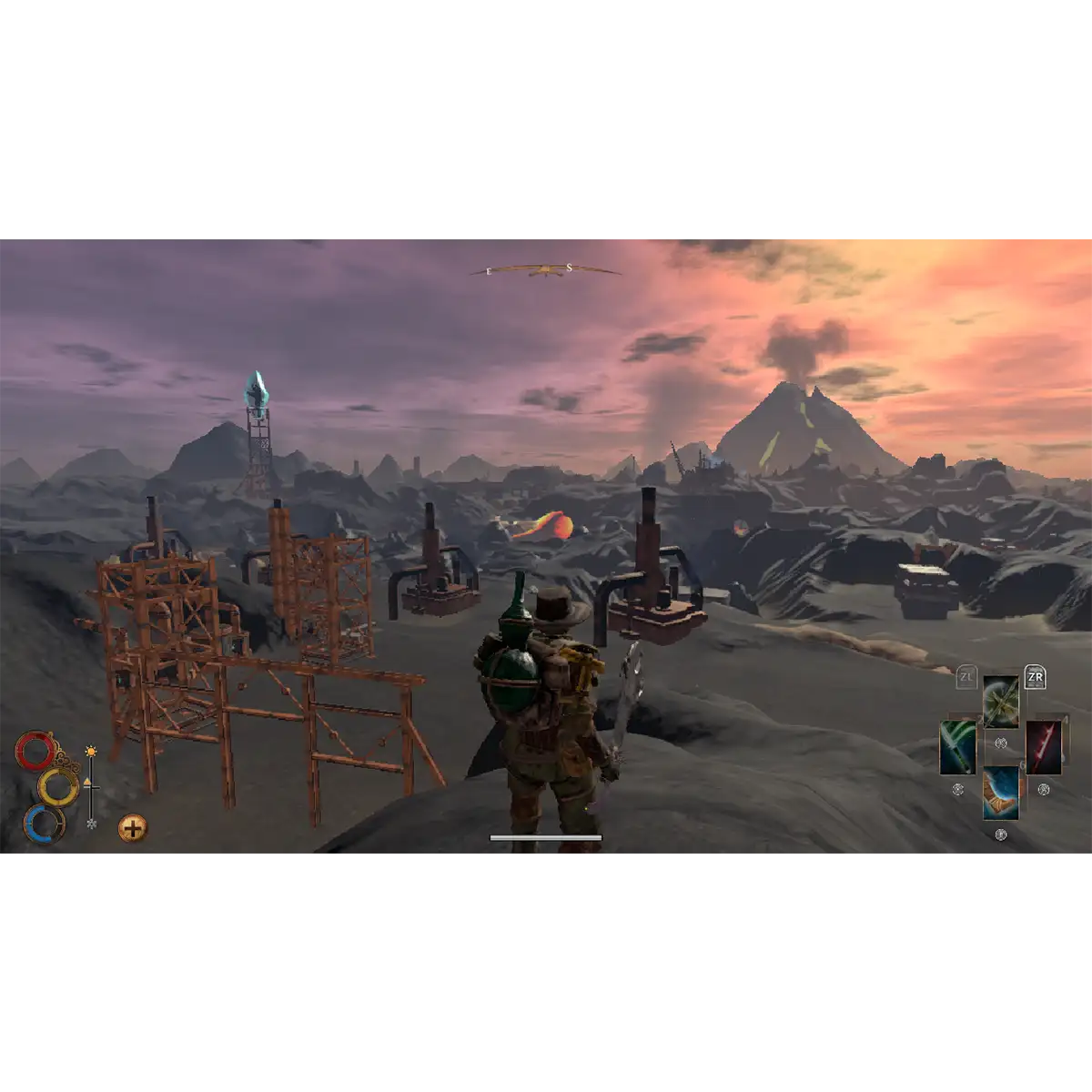1092x1092 pixels.
Task: Select the boot kick skill slot
Action: click(x=1001, y=793)
